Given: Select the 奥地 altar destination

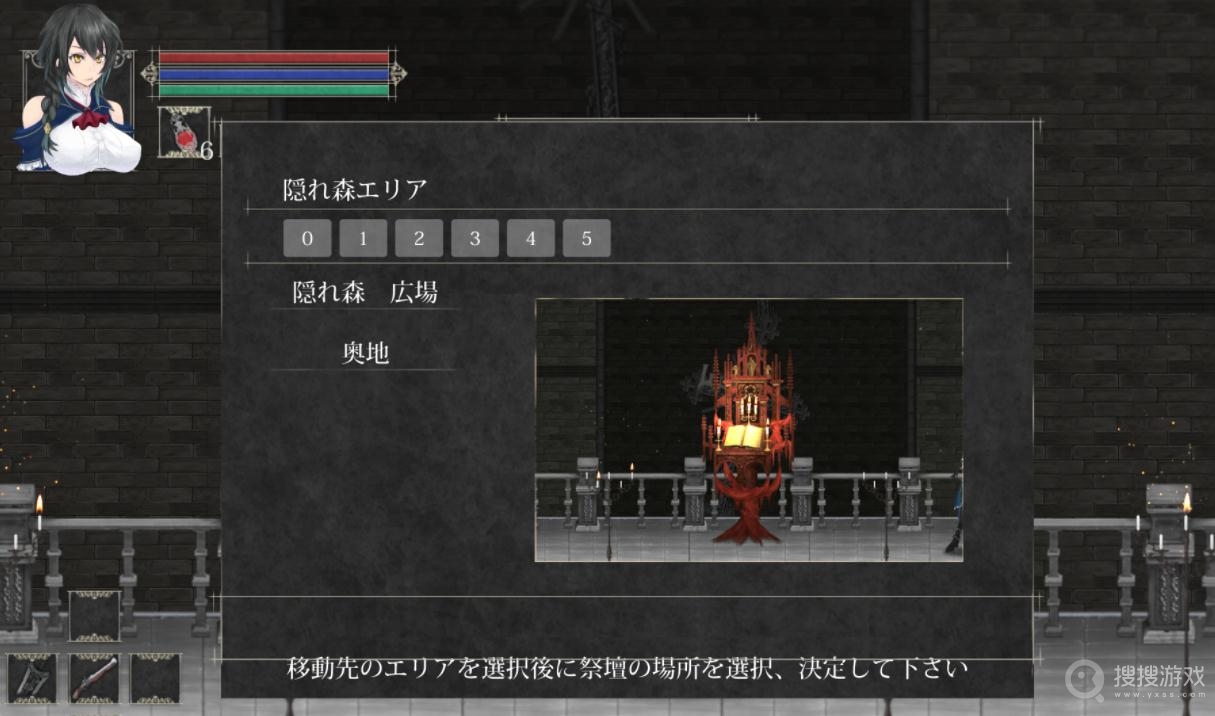Looking at the screenshot, I should click(365, 354).
